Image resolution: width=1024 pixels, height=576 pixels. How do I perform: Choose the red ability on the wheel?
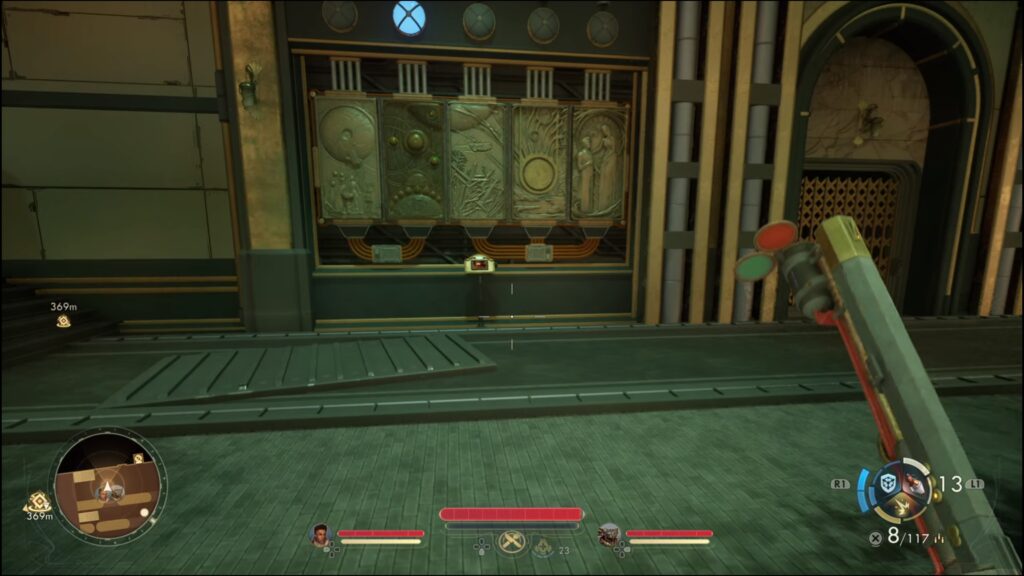coord(914,483)
